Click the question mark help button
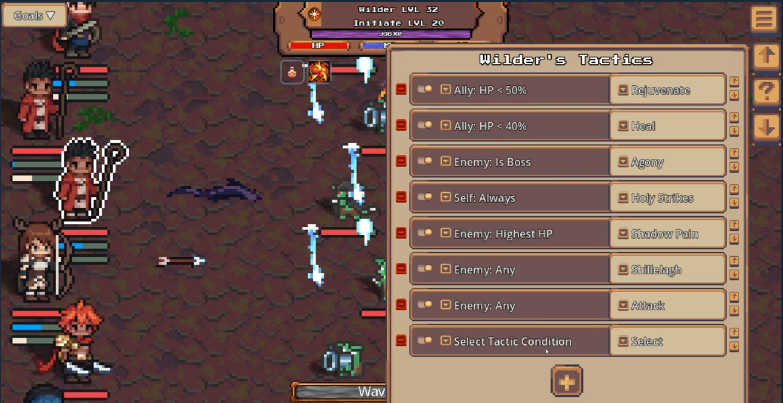 coord(765,92)
